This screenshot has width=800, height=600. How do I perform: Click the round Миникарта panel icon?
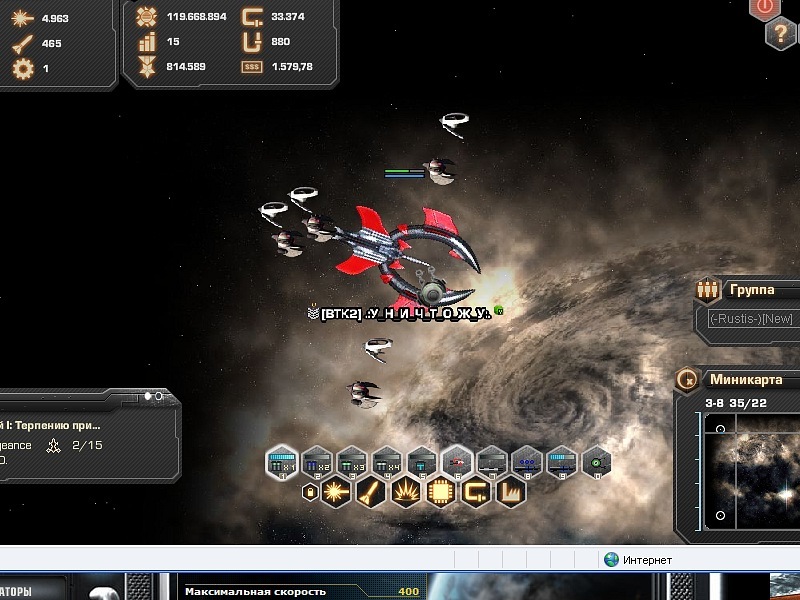pos(687,380)
